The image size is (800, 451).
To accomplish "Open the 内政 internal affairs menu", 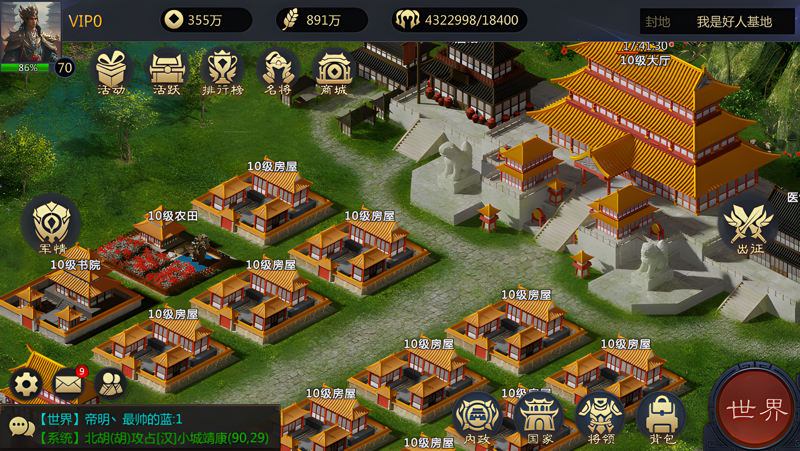I will (x=478, y=416).
